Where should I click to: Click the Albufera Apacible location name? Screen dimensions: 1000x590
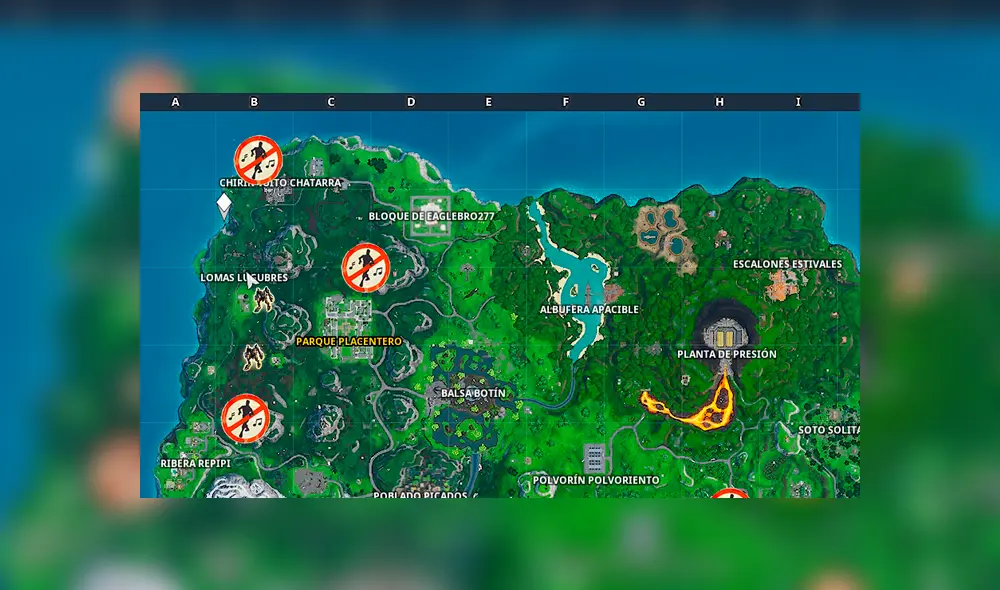pyautogui.click(x=589, y=310)
